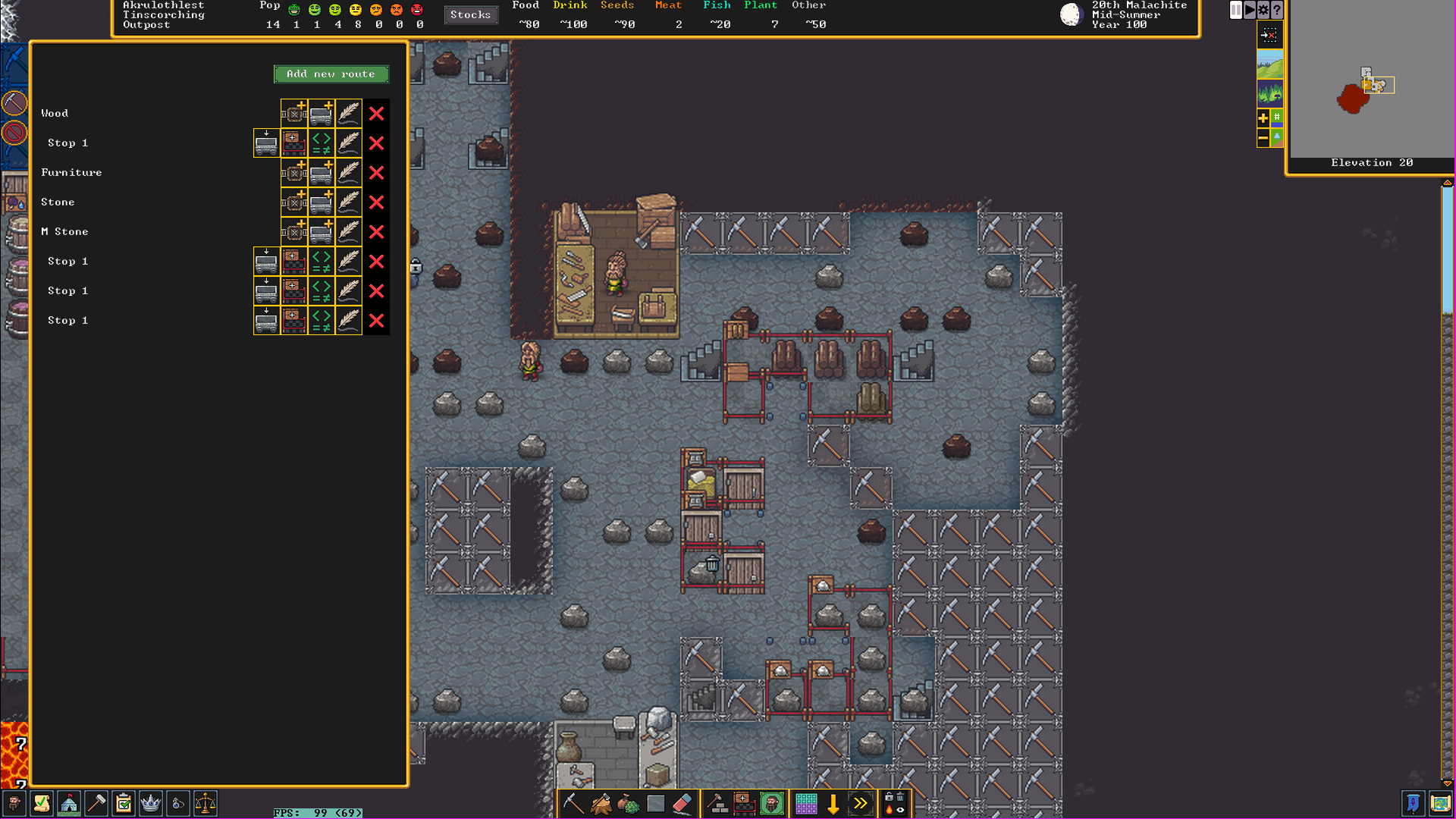
Task: Open the nobles crown screen
Action: [151, 804]
